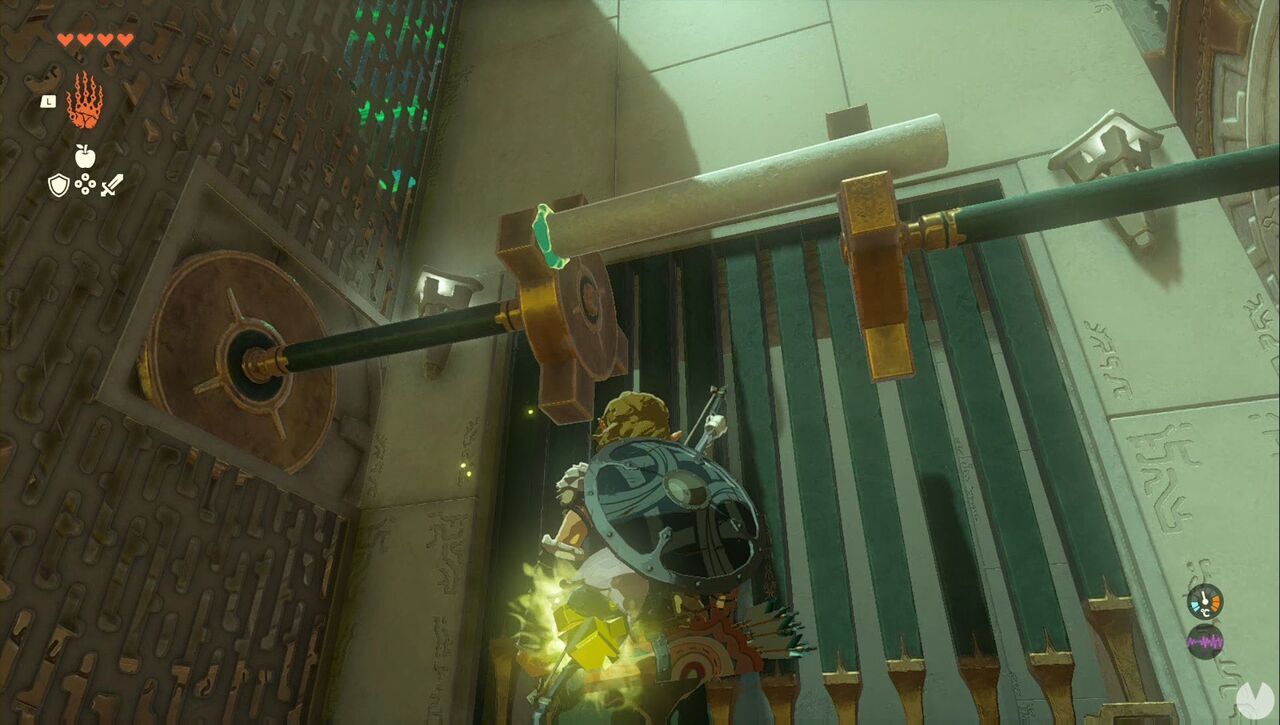This screenshot has width=1280, height=725.
Task: Click the L button prompt badge
Action: click(x=46, y=101)
